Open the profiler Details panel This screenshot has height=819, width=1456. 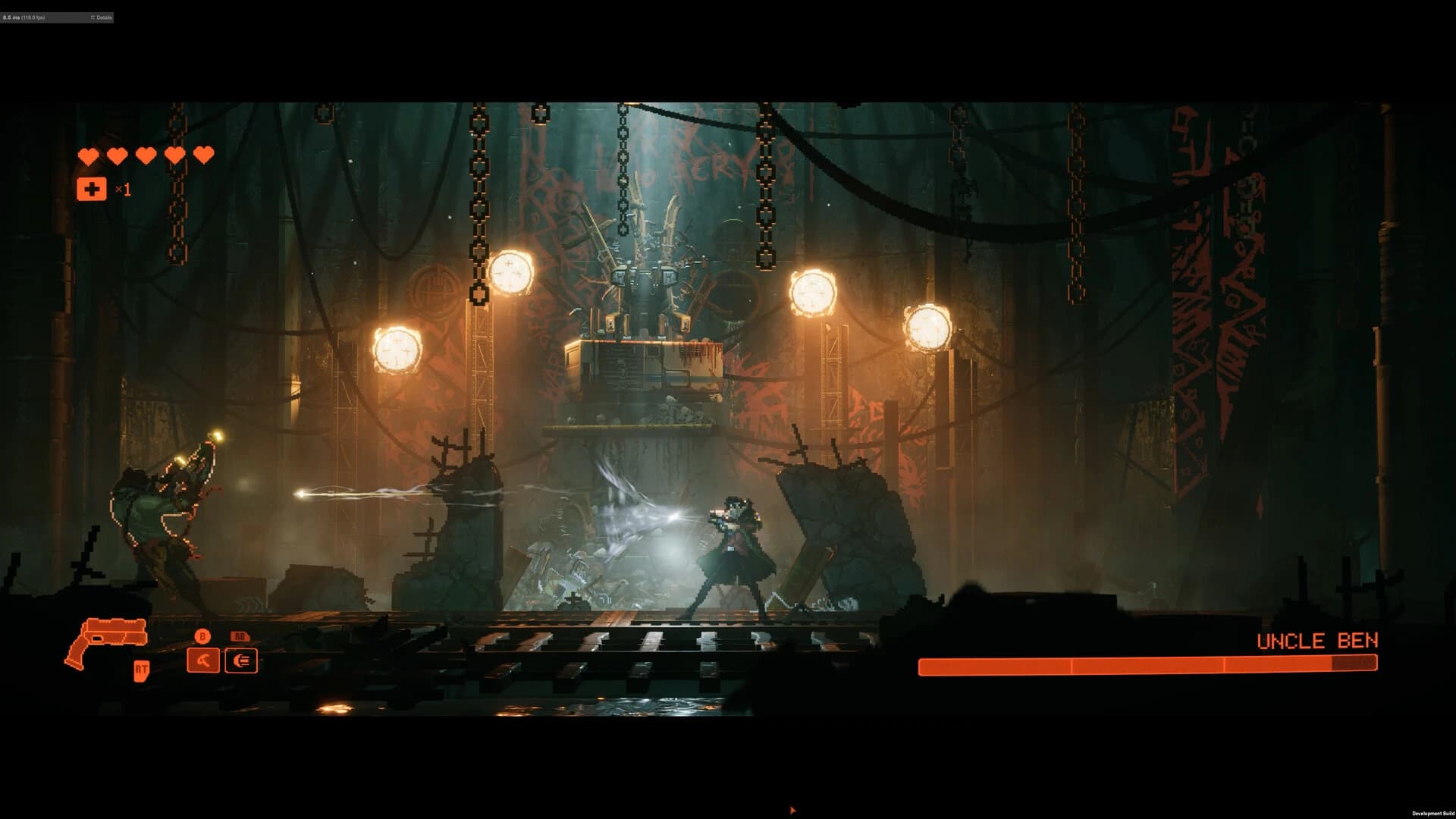(x=102, y=17)
